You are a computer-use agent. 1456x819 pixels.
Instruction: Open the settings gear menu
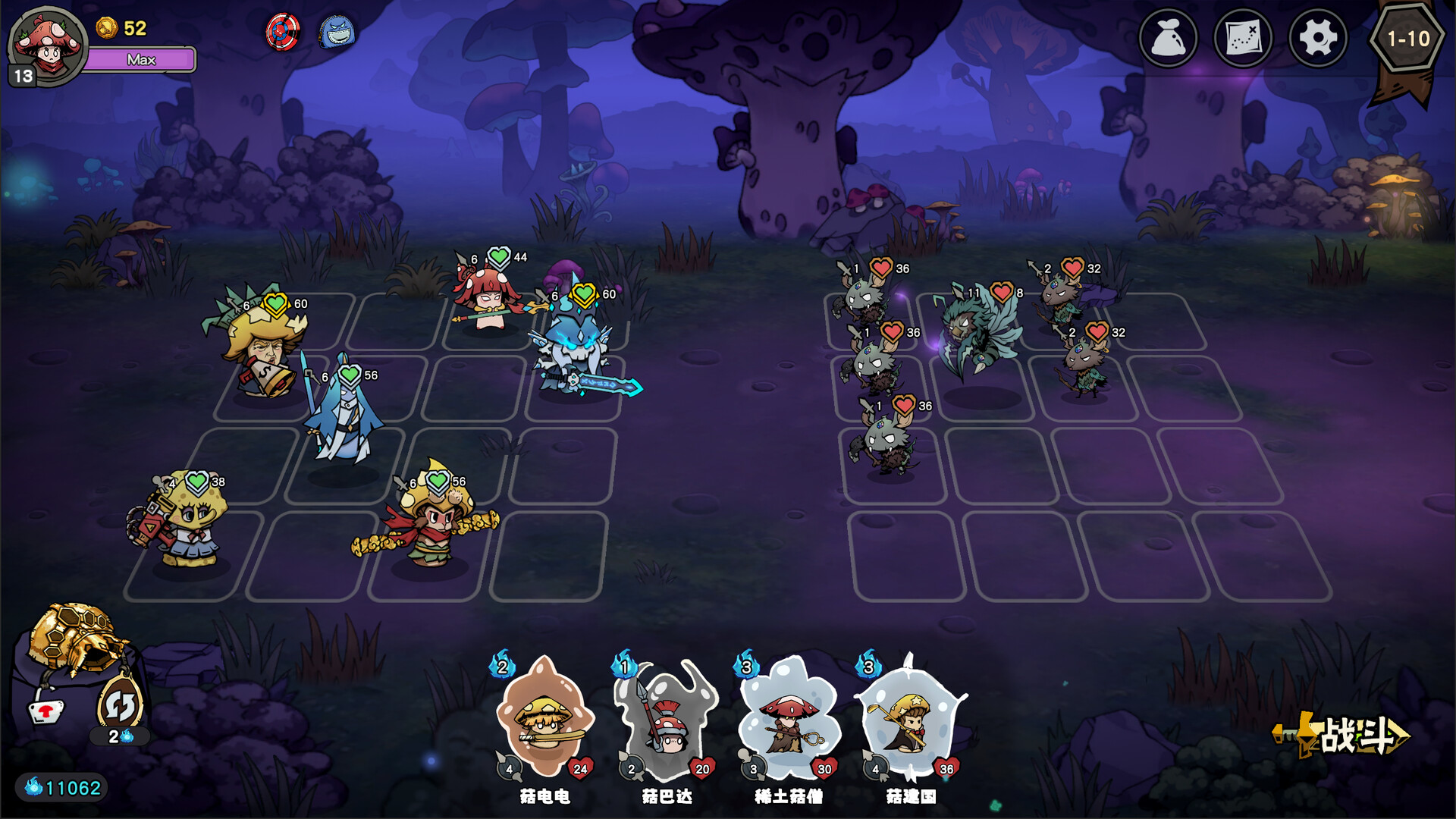1318,38
